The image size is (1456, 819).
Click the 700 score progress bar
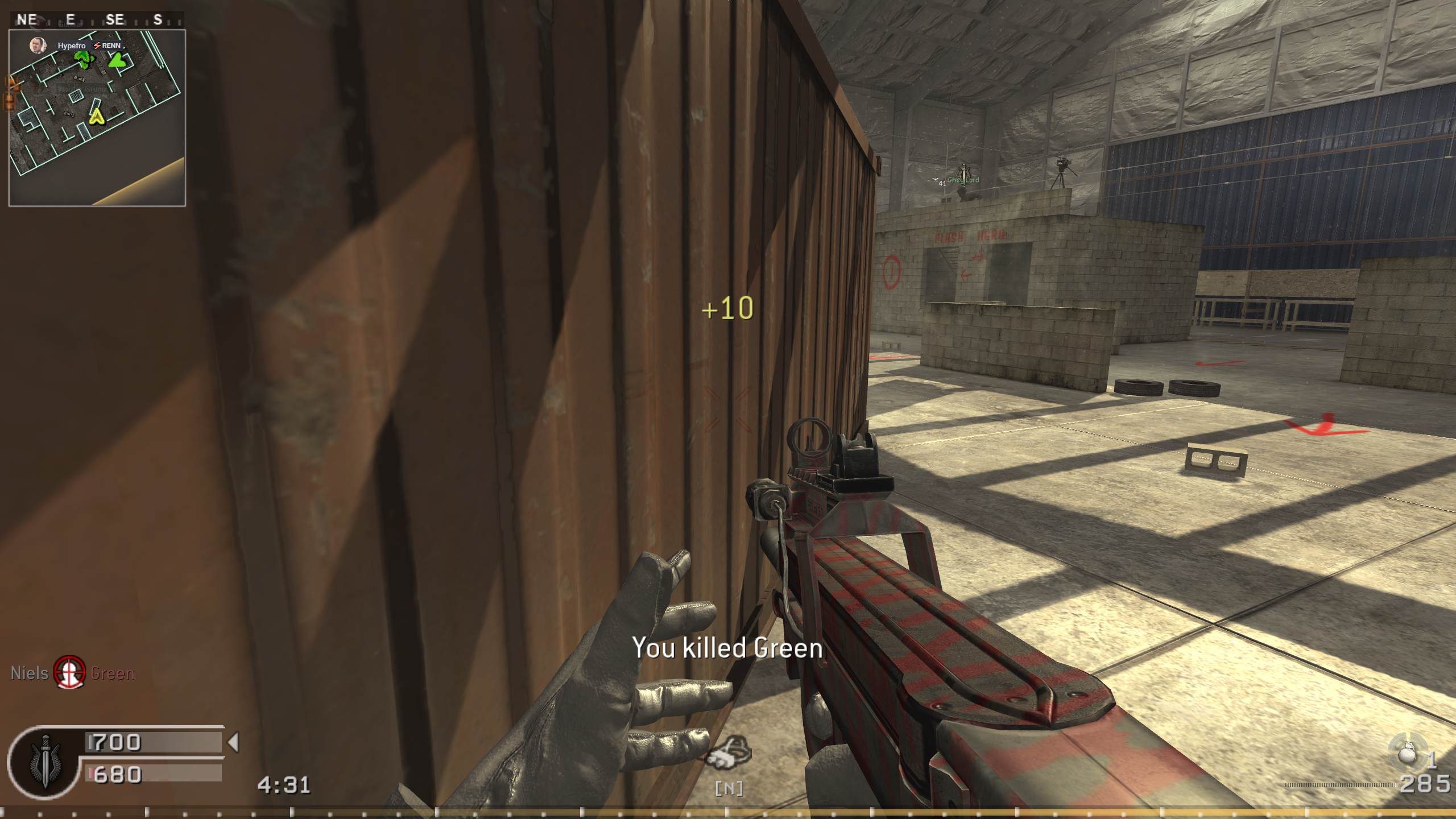154,742
